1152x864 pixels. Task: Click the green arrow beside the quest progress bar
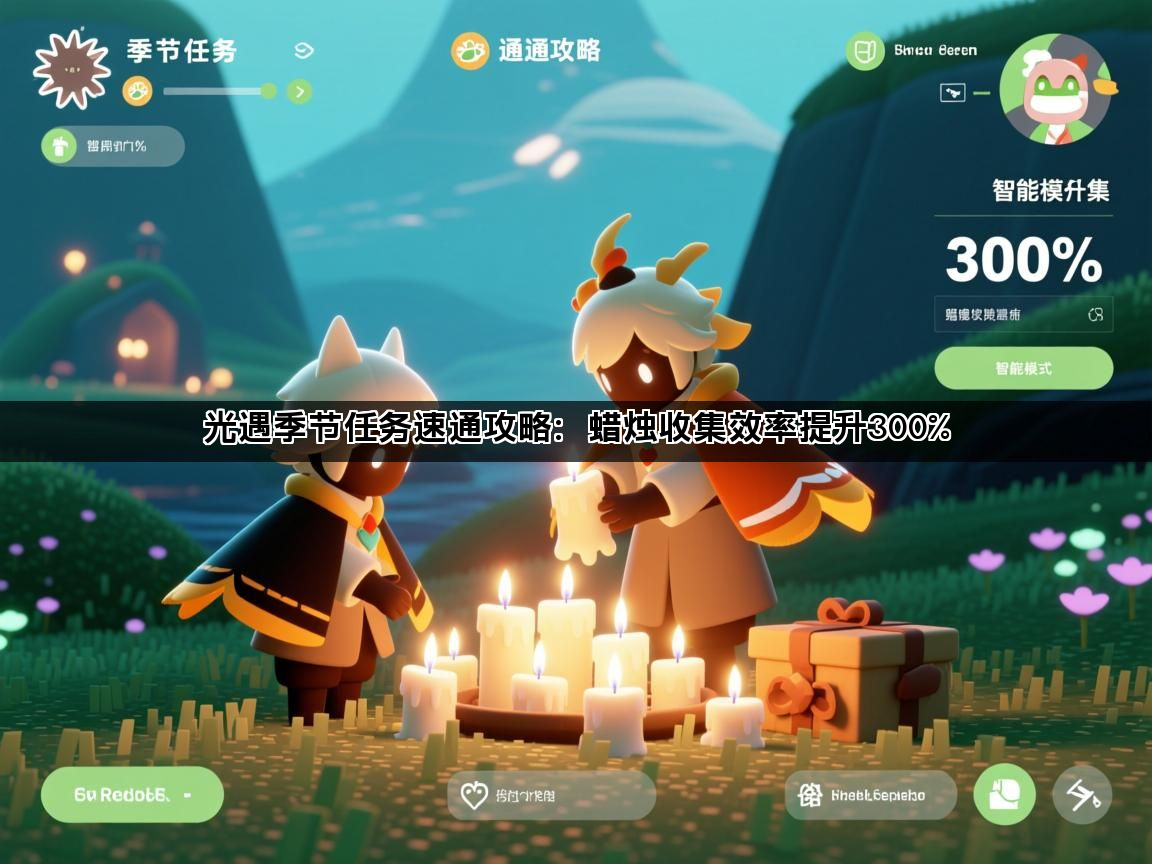click(x=298, y=92)
